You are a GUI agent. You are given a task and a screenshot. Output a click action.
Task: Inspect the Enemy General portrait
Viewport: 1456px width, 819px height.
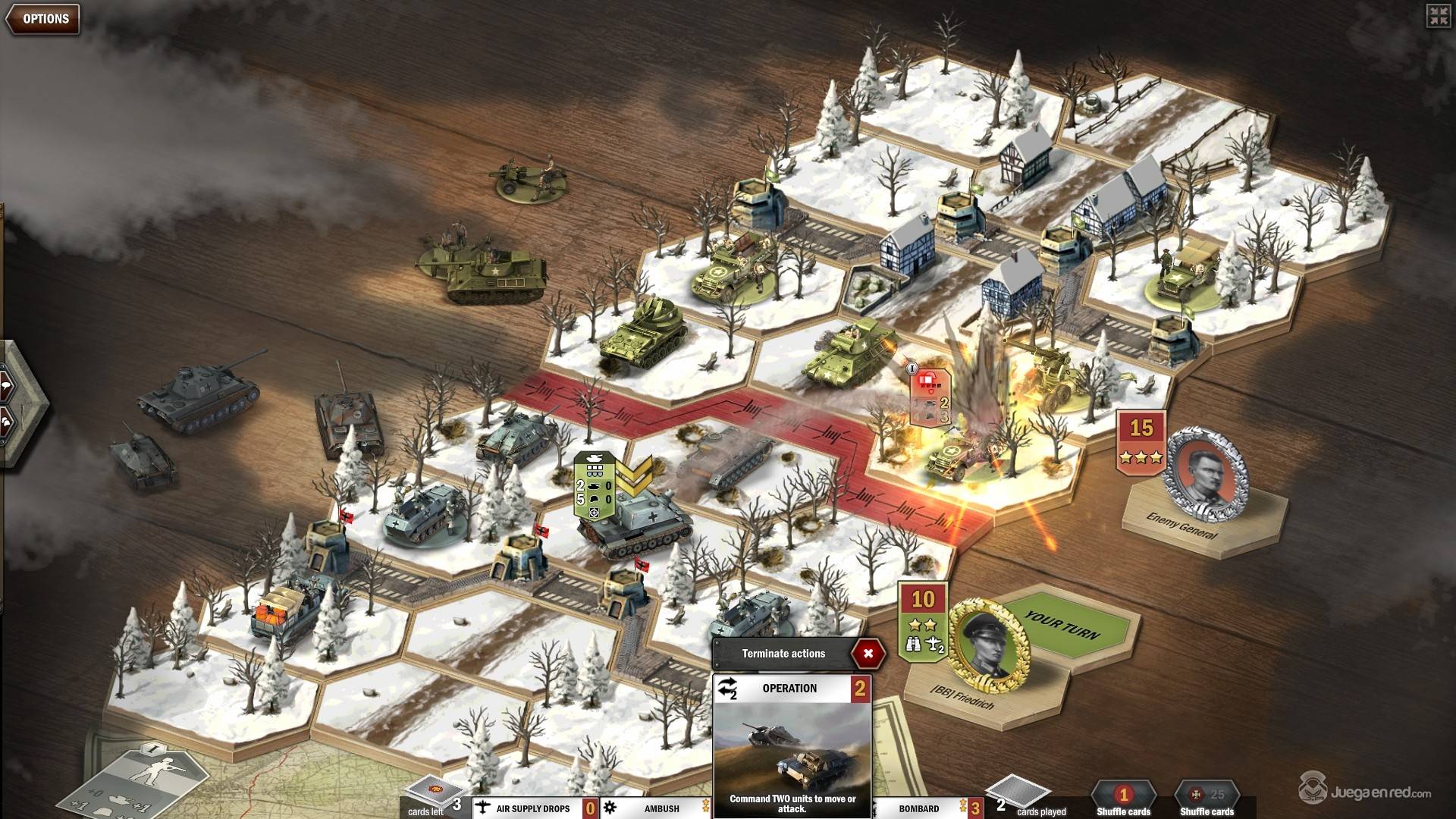(1206, 474)
